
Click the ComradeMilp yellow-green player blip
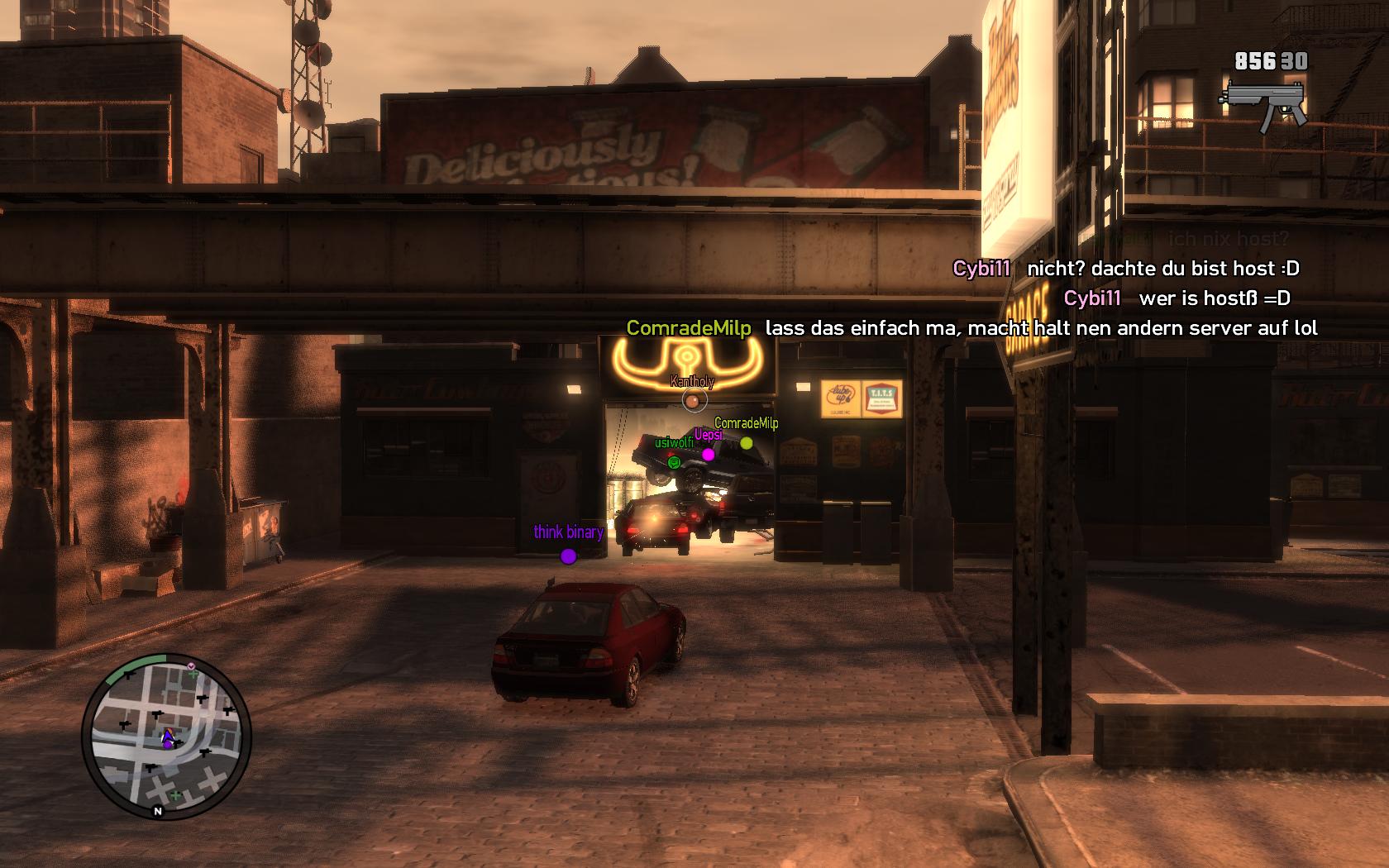(747, 444)
